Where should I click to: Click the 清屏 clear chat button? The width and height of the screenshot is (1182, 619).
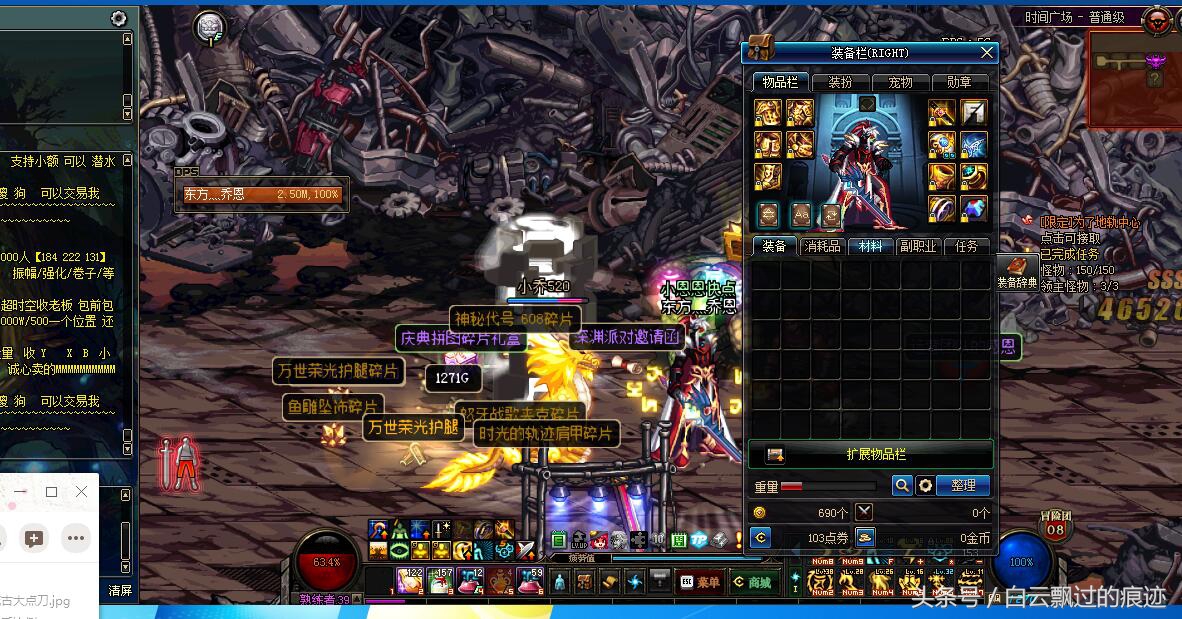120,590
